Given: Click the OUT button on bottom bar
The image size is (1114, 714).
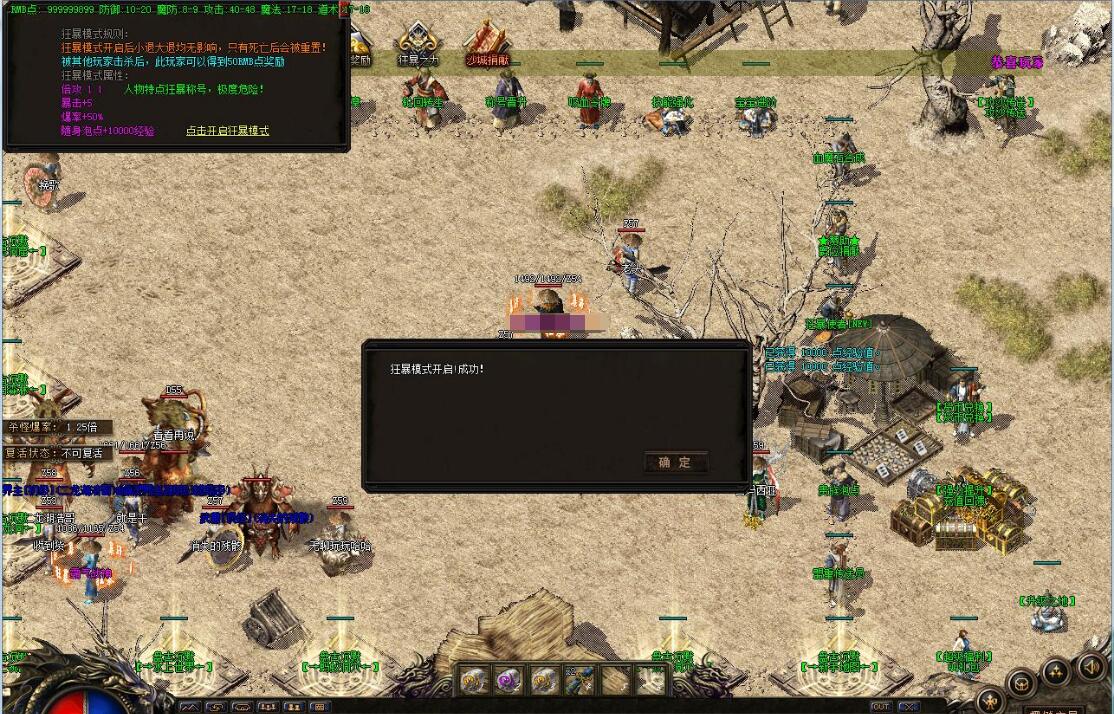Looking at the screenshot, I should point(880,706).
